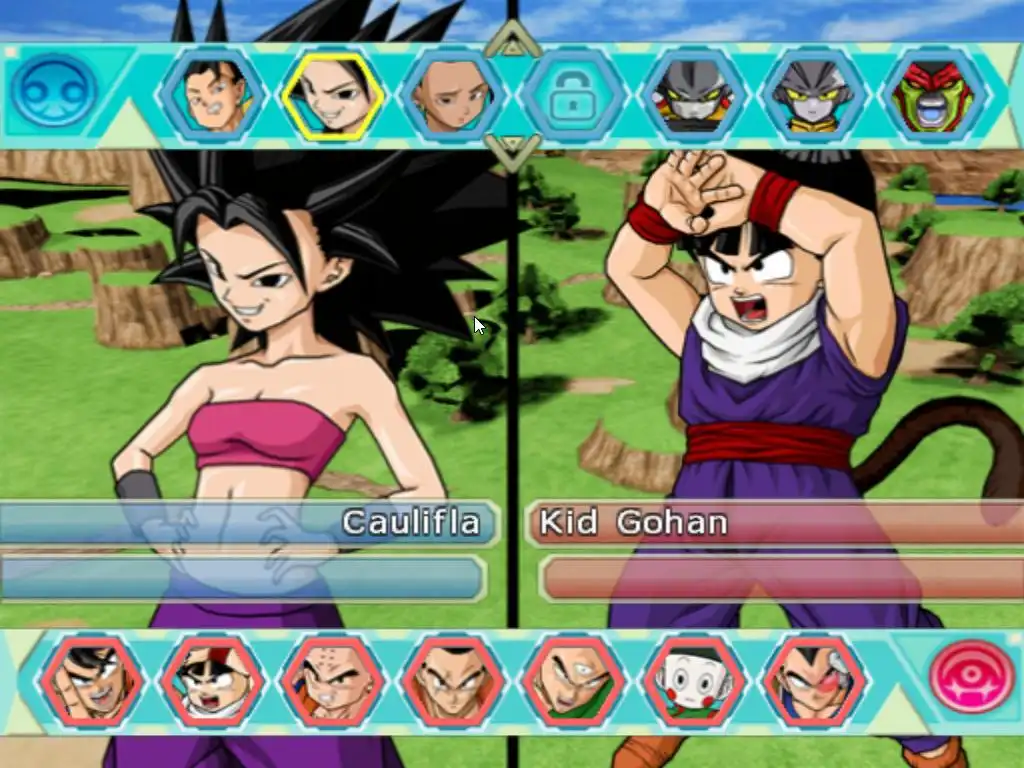The height and width of the screenshot is (768, 1024).
Task: Choose the grinning black-haired fighter beside Caulifla
Action: (215, 96)
